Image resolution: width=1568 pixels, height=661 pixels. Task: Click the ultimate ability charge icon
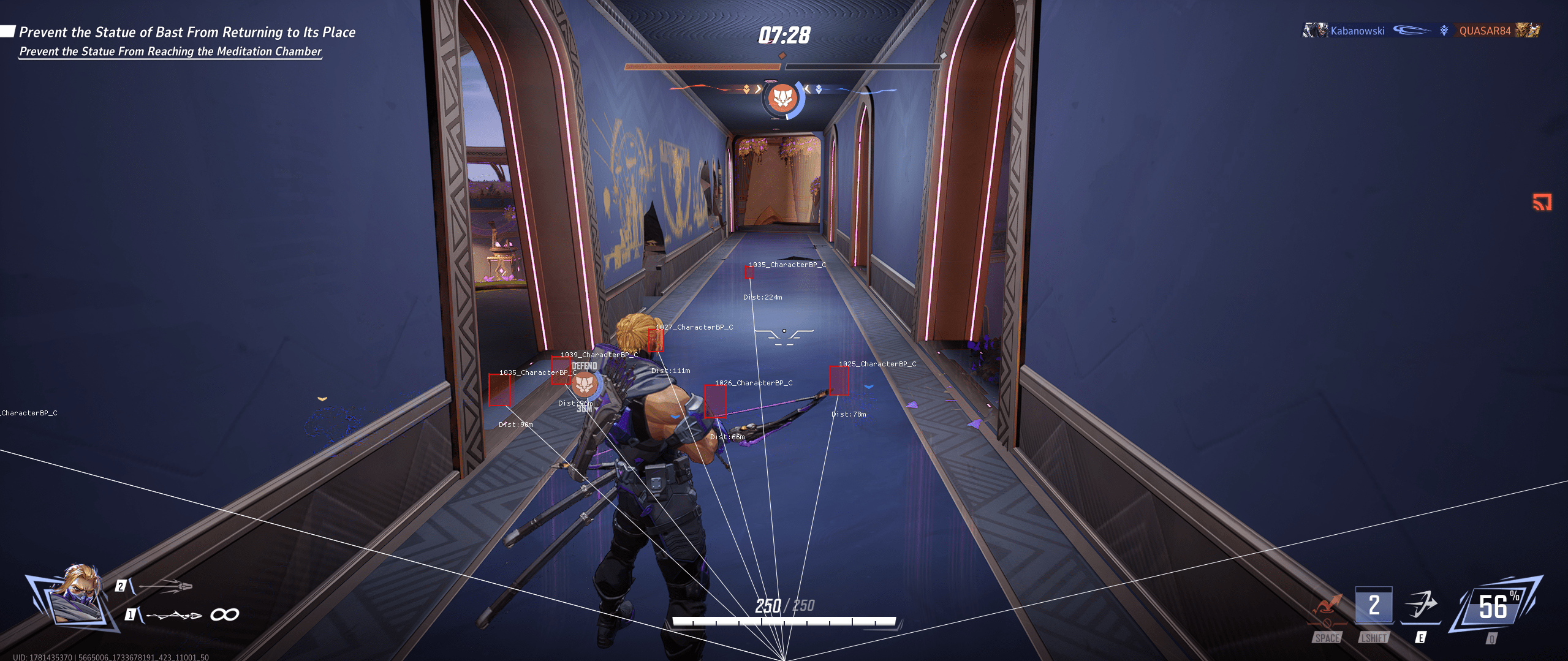coord(1494,606)
